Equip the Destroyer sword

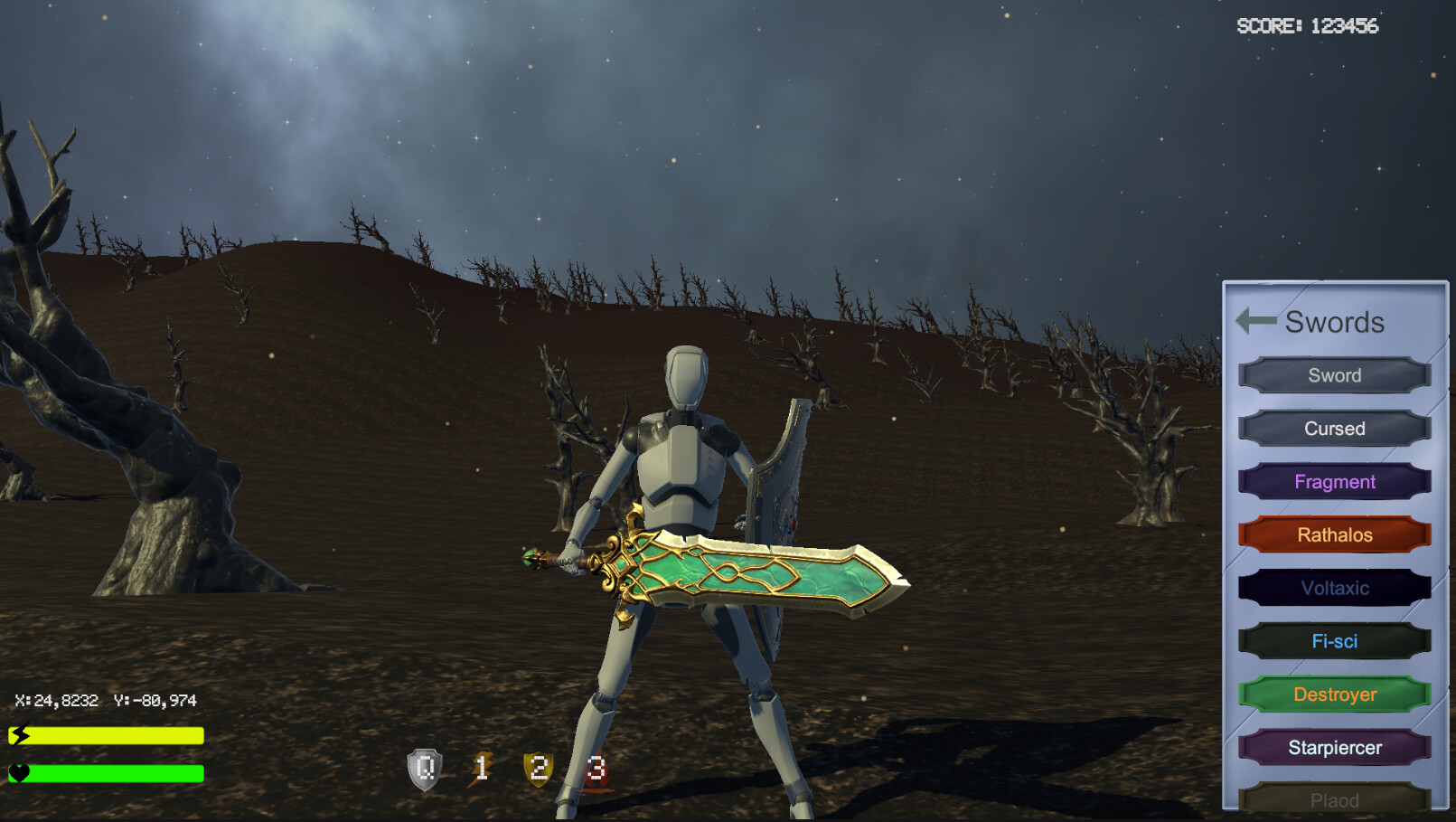tap(1334, 694)
